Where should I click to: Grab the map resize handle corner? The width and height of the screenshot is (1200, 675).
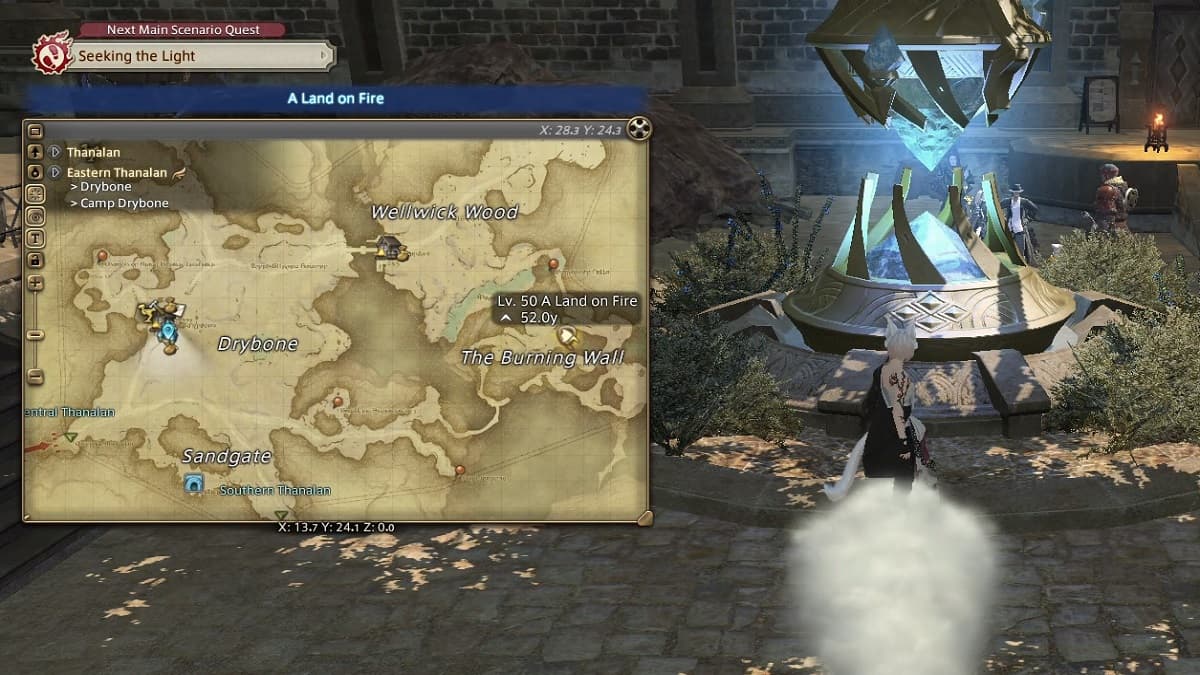point(643,517)
